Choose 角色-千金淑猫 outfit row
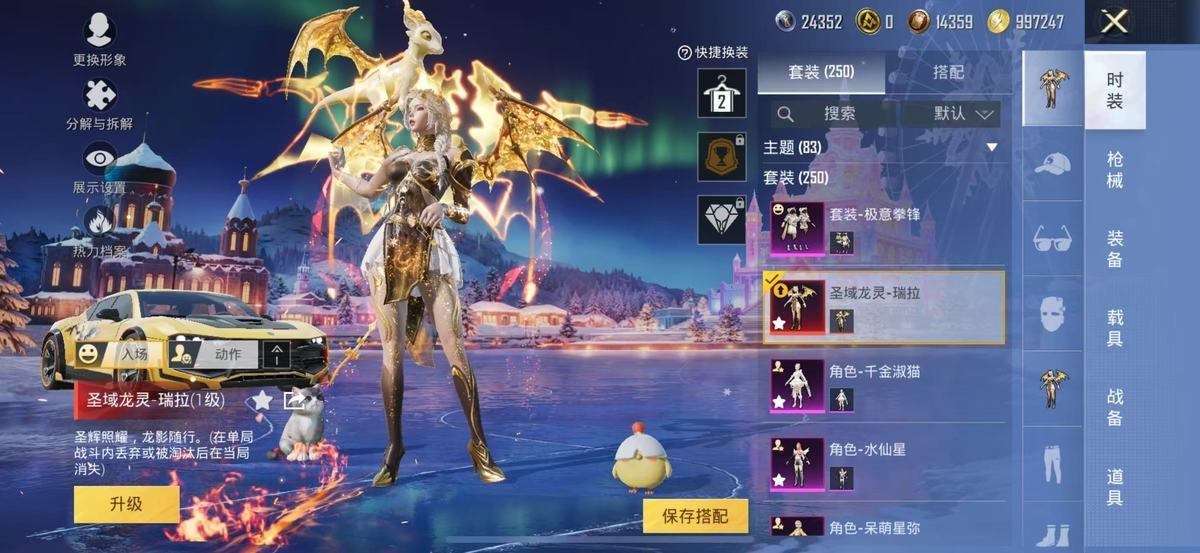 pyautogui.click(x=884, y=385)
